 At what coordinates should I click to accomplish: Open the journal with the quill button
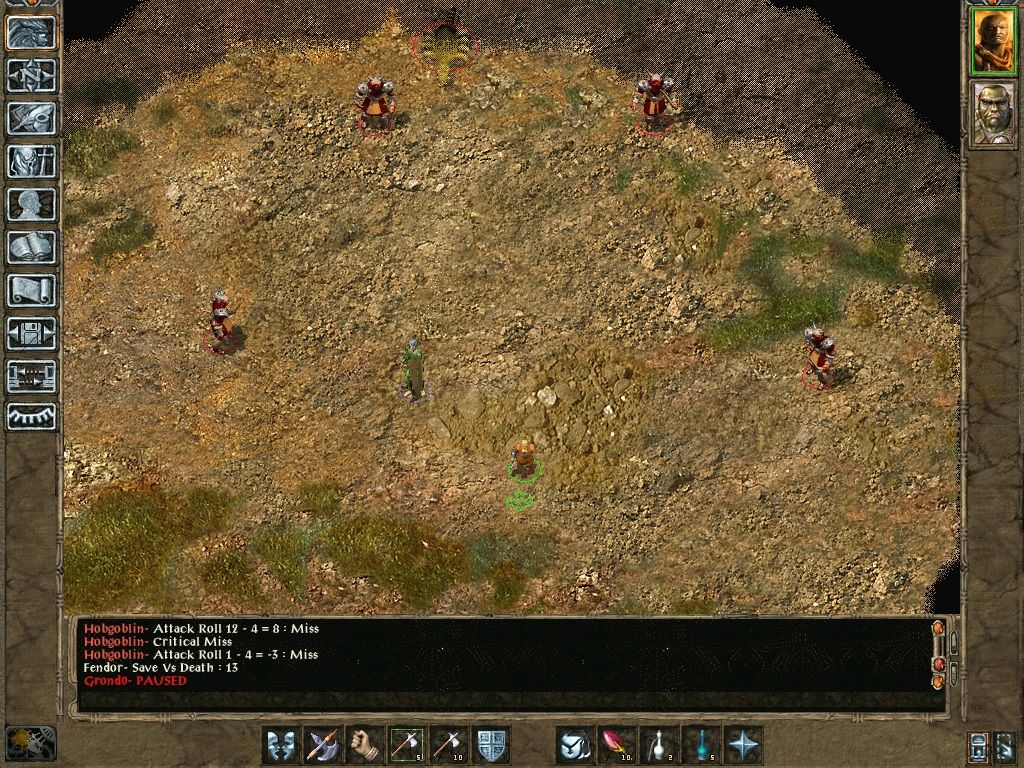(32, 118)
